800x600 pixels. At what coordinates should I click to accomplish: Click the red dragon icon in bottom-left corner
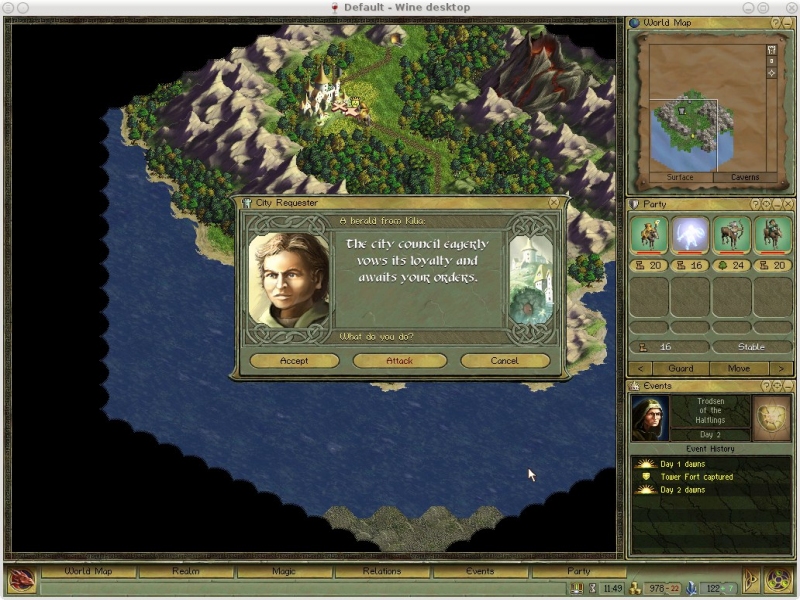(x=21, y=579)
